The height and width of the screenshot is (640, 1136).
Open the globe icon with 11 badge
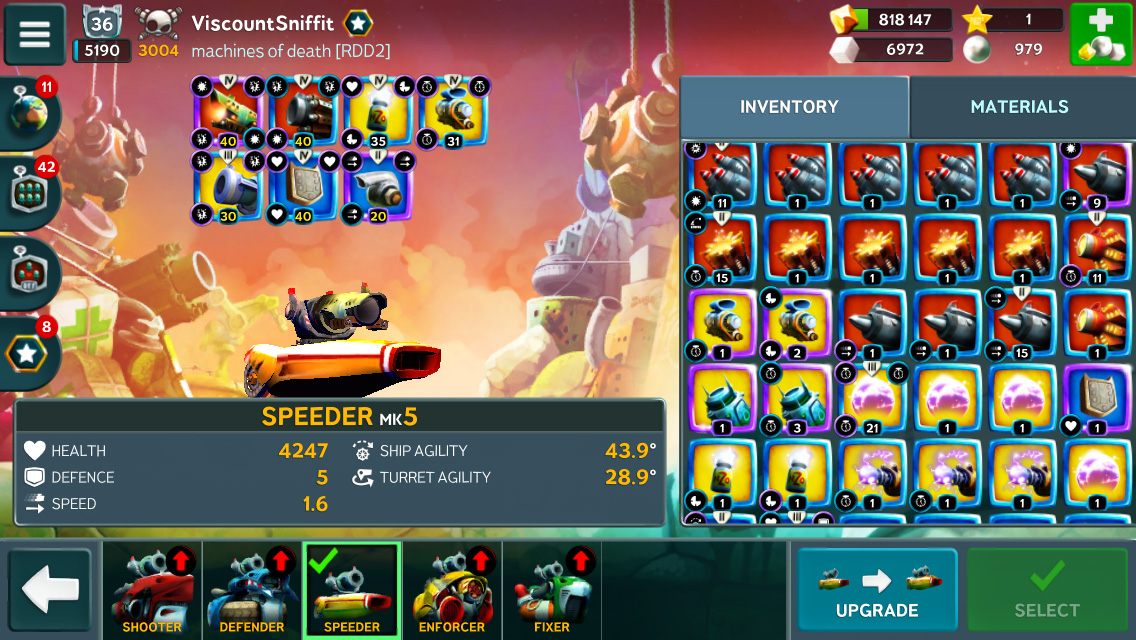(x=30, y=113)
